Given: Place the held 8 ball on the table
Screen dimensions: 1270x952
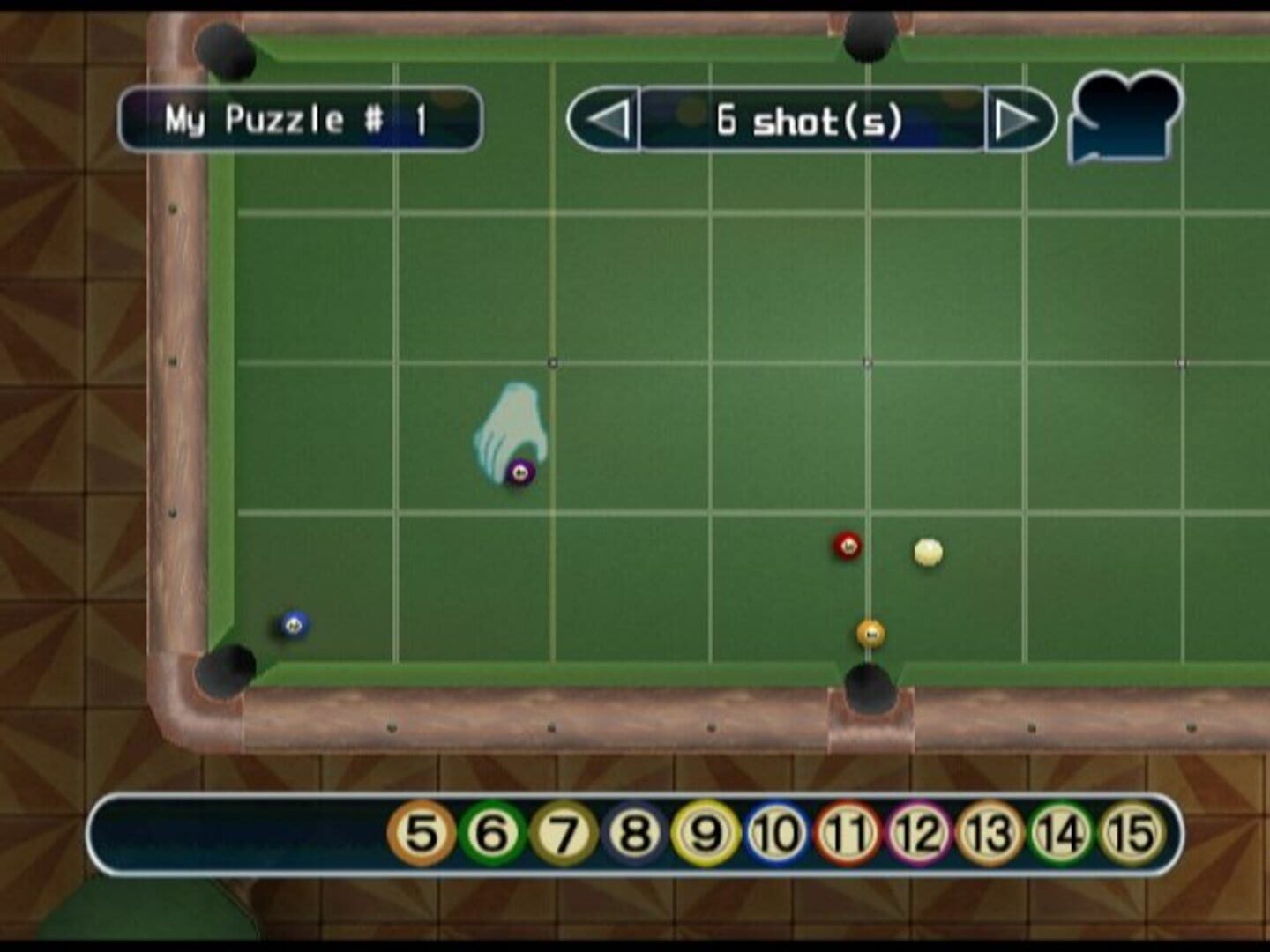Looking at the screenshot, I should tap(519, 472).
